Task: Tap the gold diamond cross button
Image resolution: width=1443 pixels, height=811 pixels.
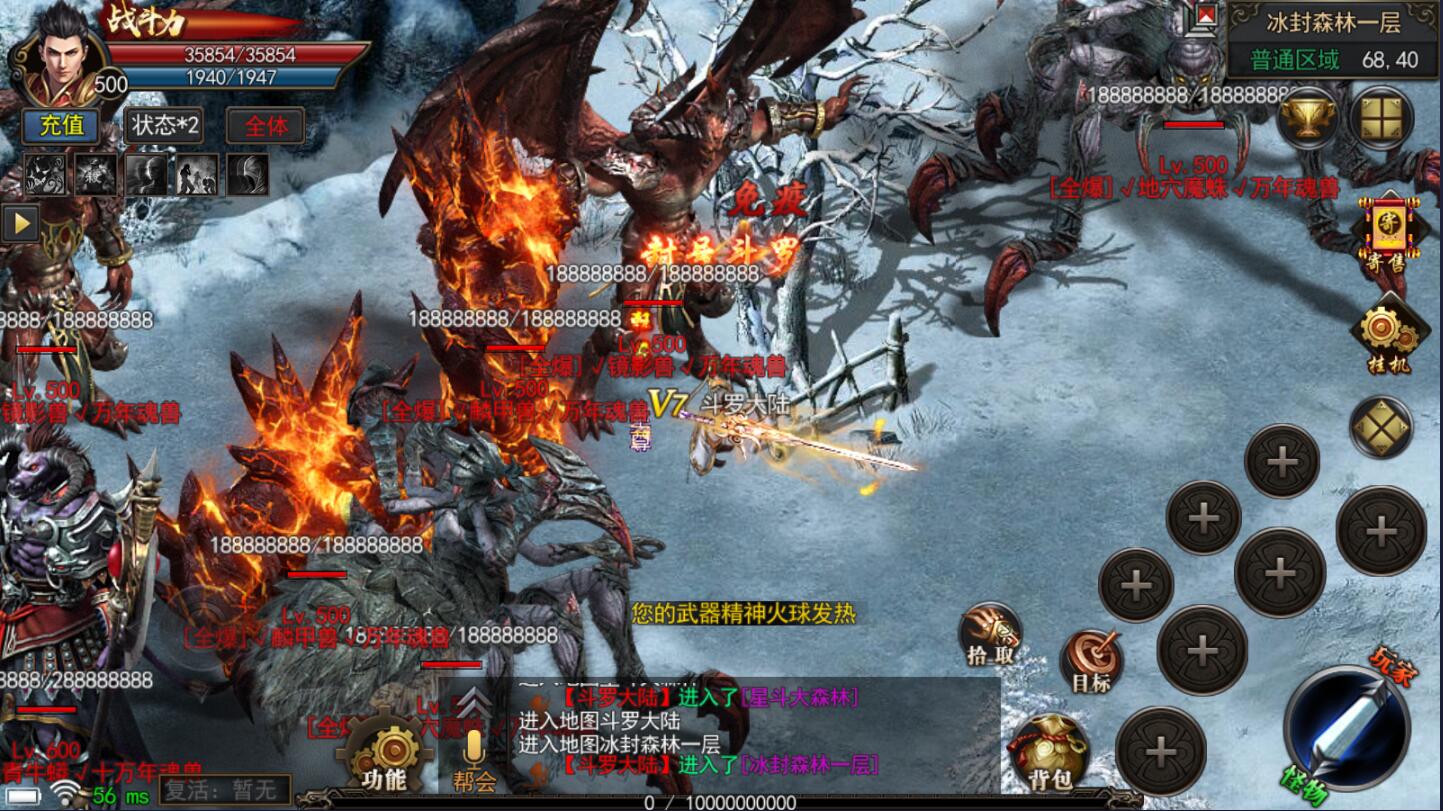Action: pos(1381,428)
